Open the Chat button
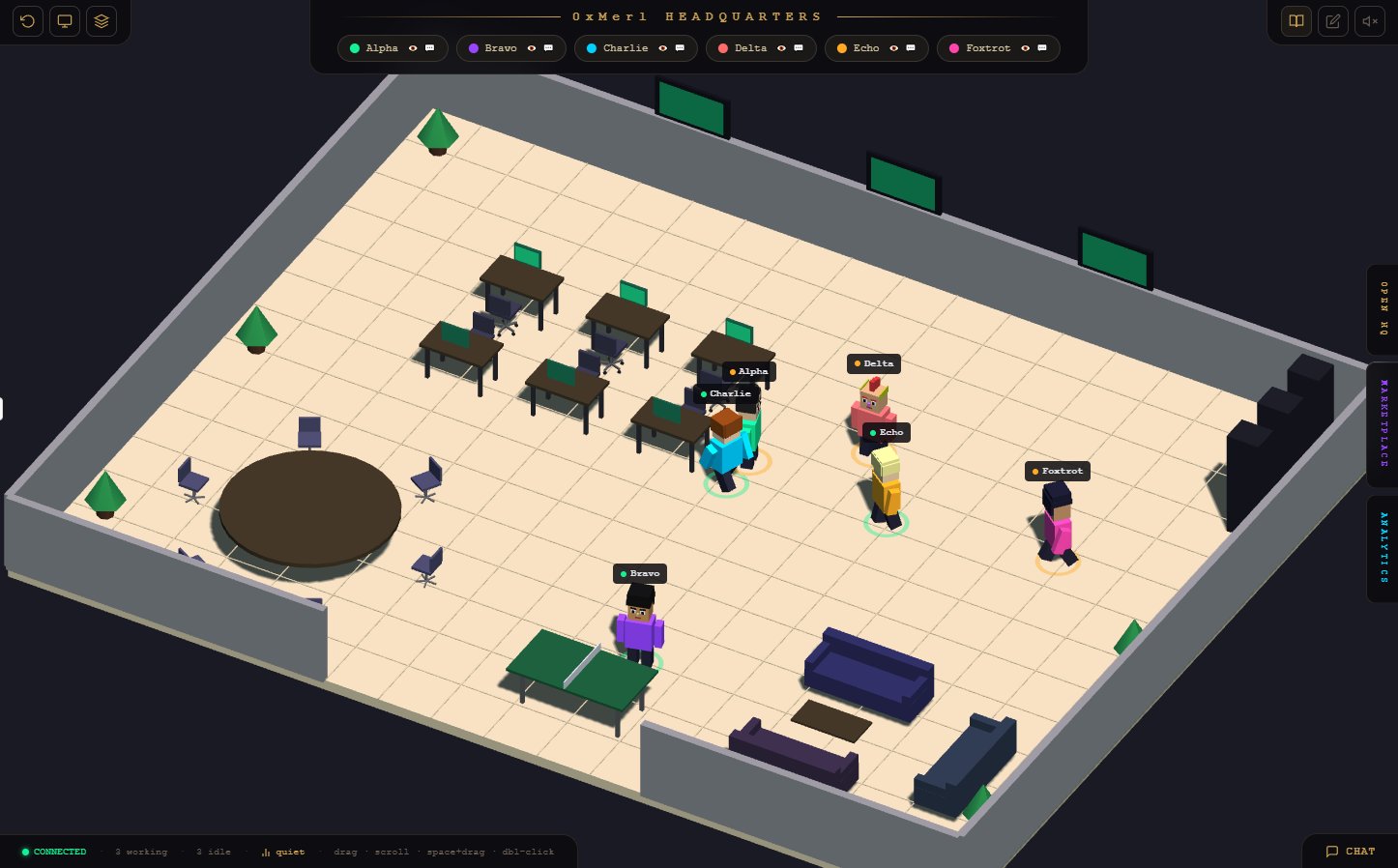The height and width of the screenshot is (868, 1398). click(x=1350, y=852)
